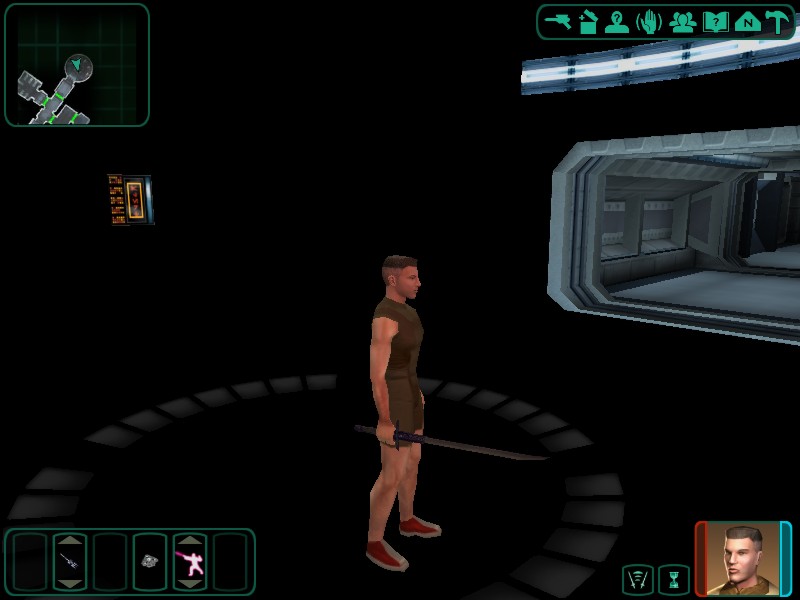Use the grey item in the action bar
The image size is (800, 600).
click(x=150, y=562)
